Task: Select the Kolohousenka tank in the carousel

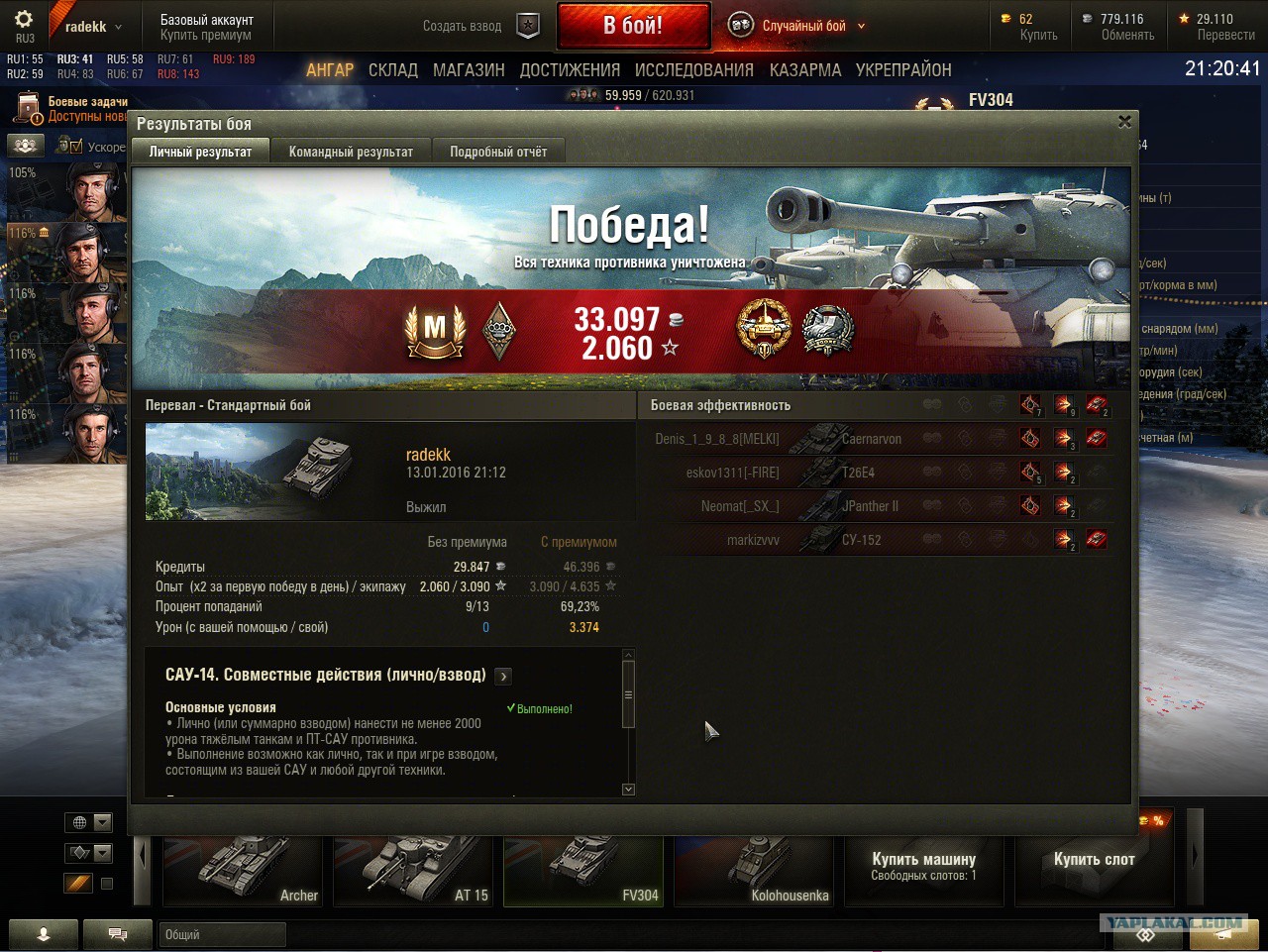Action: coord(754,870)
